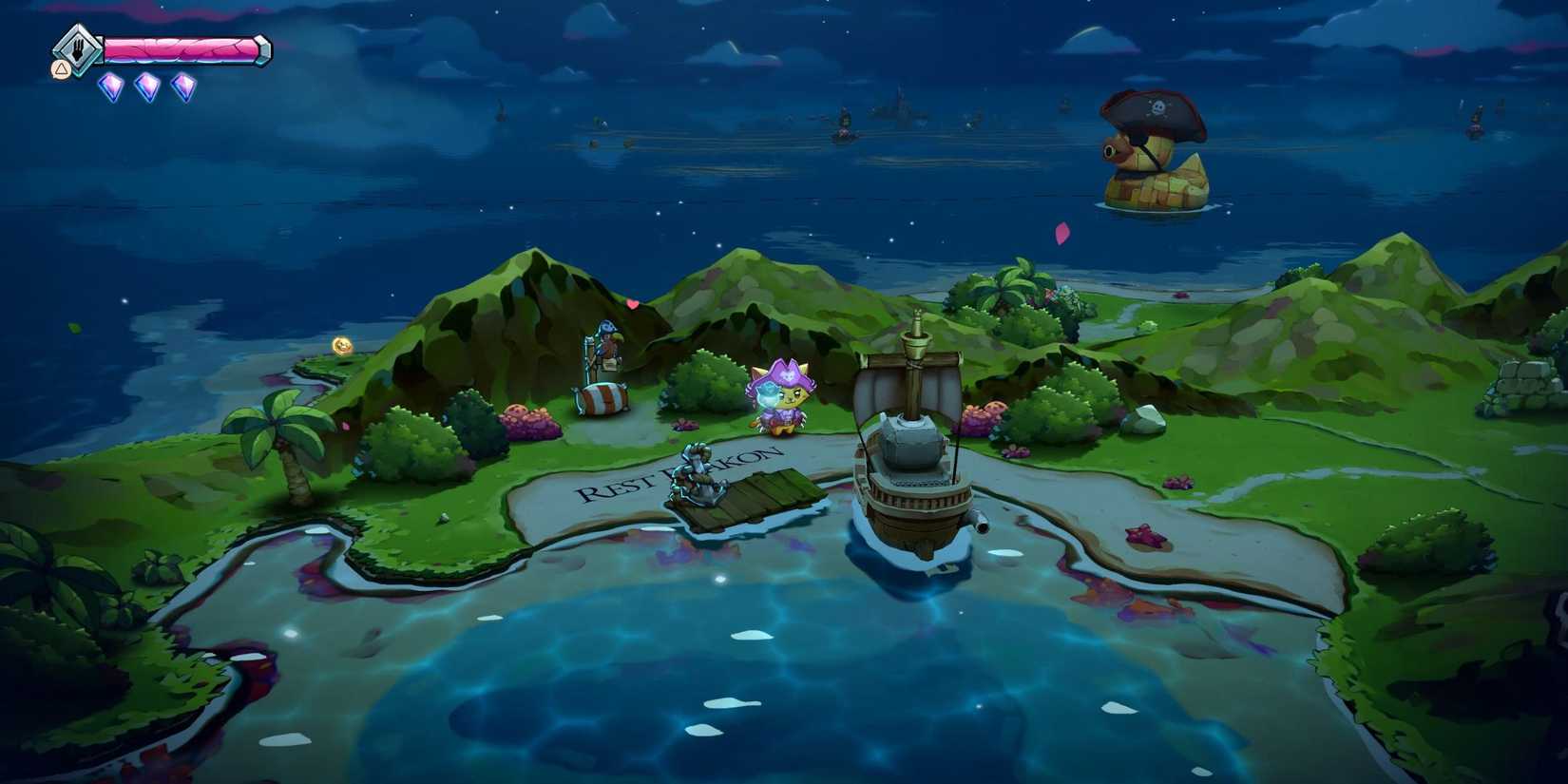Click the floating gold coin near the shore

[341, 344]
